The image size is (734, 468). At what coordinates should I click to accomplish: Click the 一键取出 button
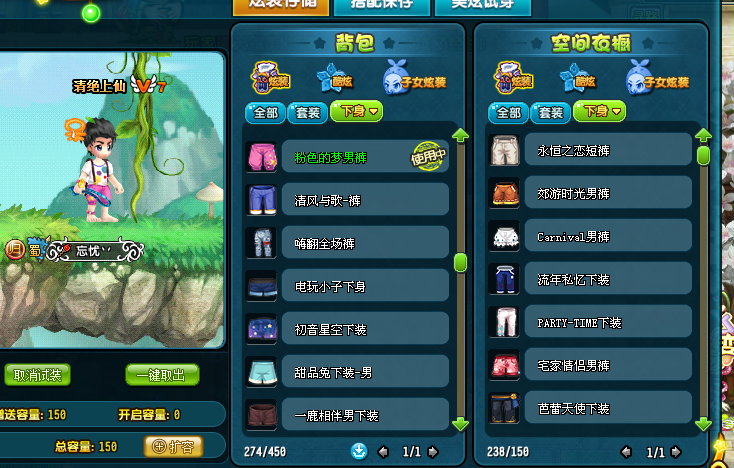point(162,375)
